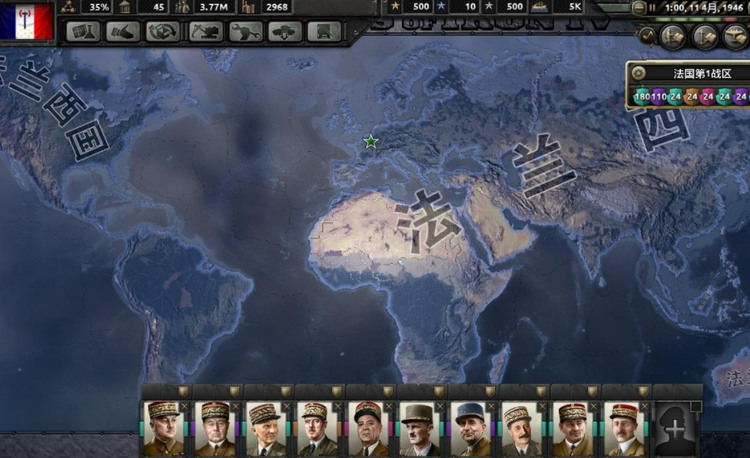The width and height of the screenshot is (750, 458).
Task: Open the theater settings gear icon
Action: pos(640,73)
